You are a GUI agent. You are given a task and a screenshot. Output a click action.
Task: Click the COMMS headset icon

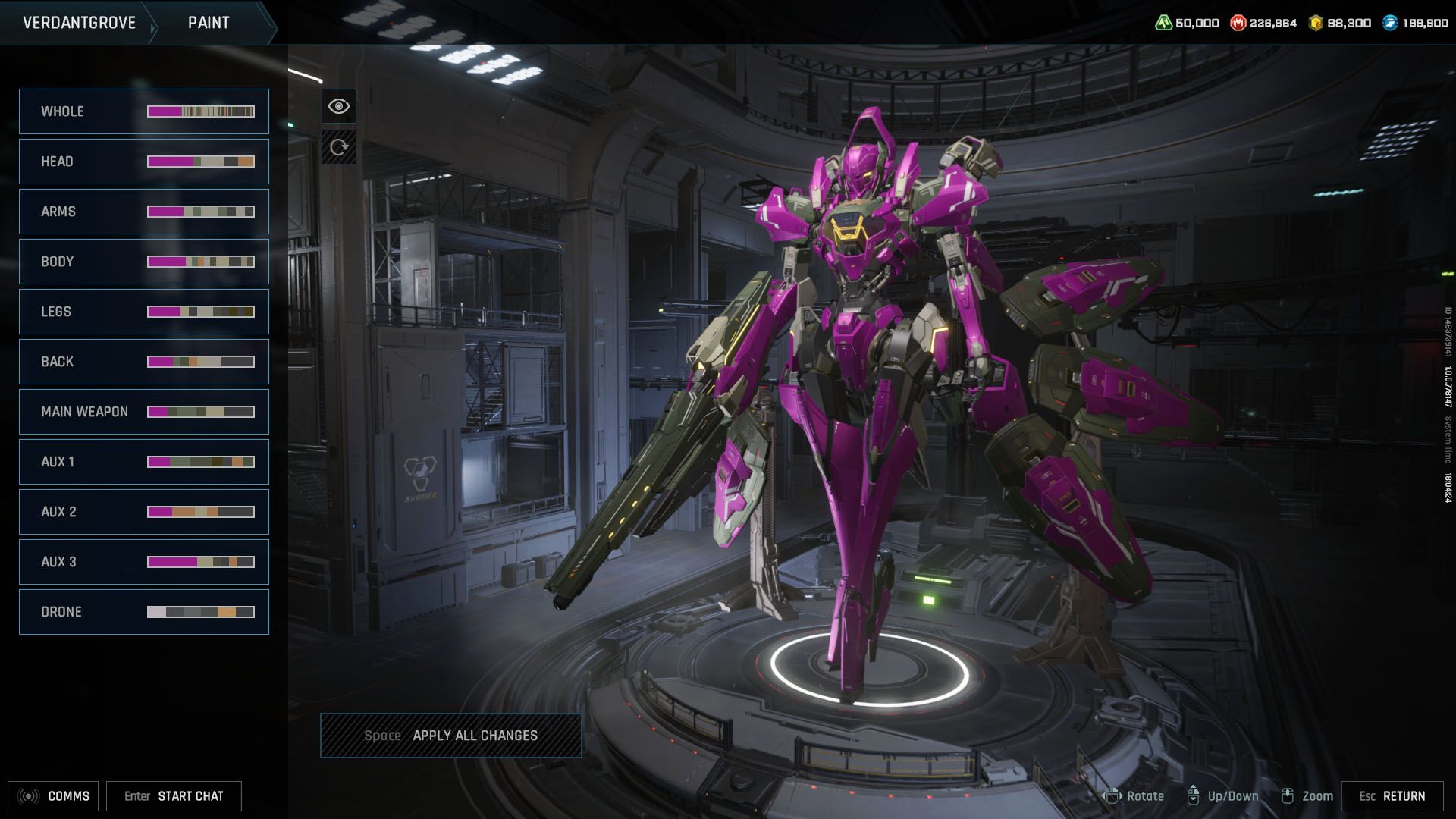(x=27, y=796)
